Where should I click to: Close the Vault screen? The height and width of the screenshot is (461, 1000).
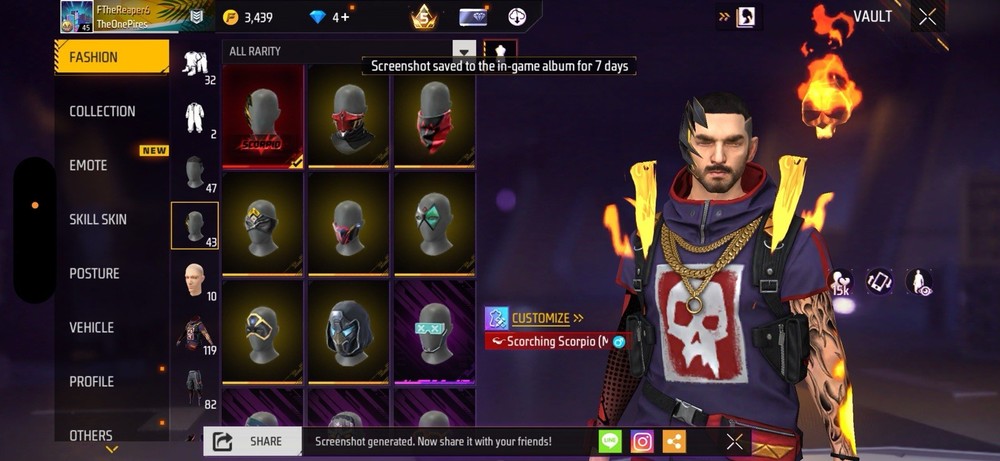click(927, 17)
